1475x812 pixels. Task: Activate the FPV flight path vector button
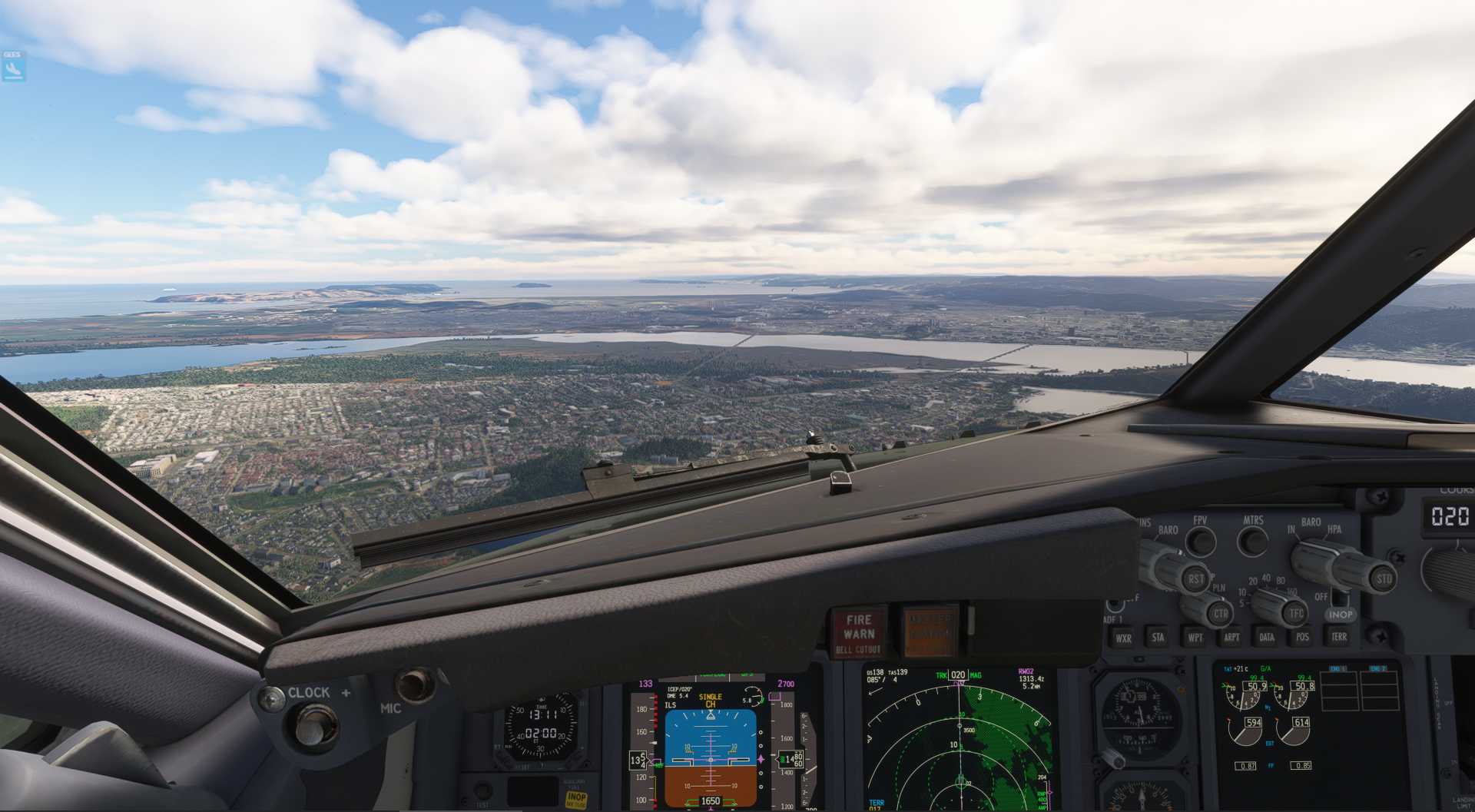point(1200,541)
